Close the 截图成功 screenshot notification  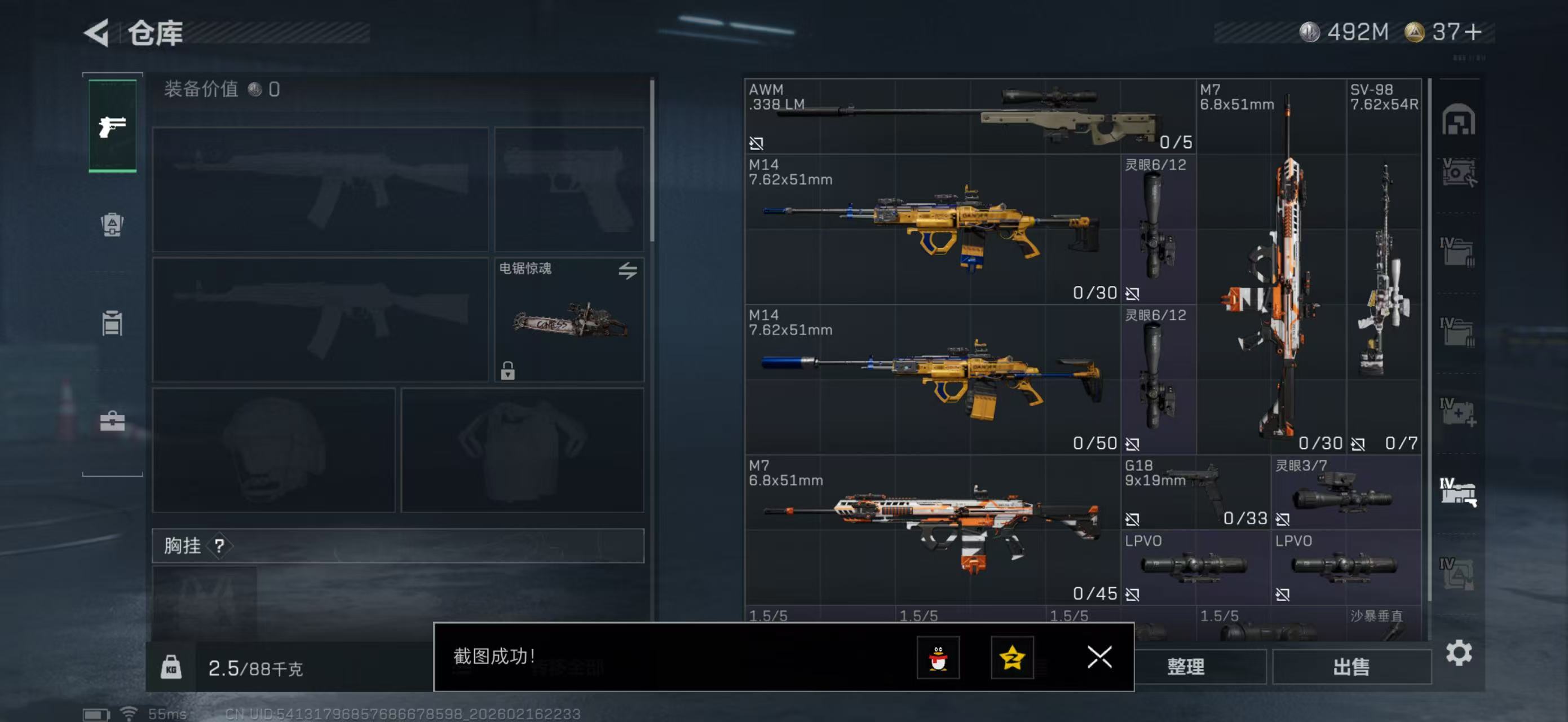click(x=1099, y=658)
